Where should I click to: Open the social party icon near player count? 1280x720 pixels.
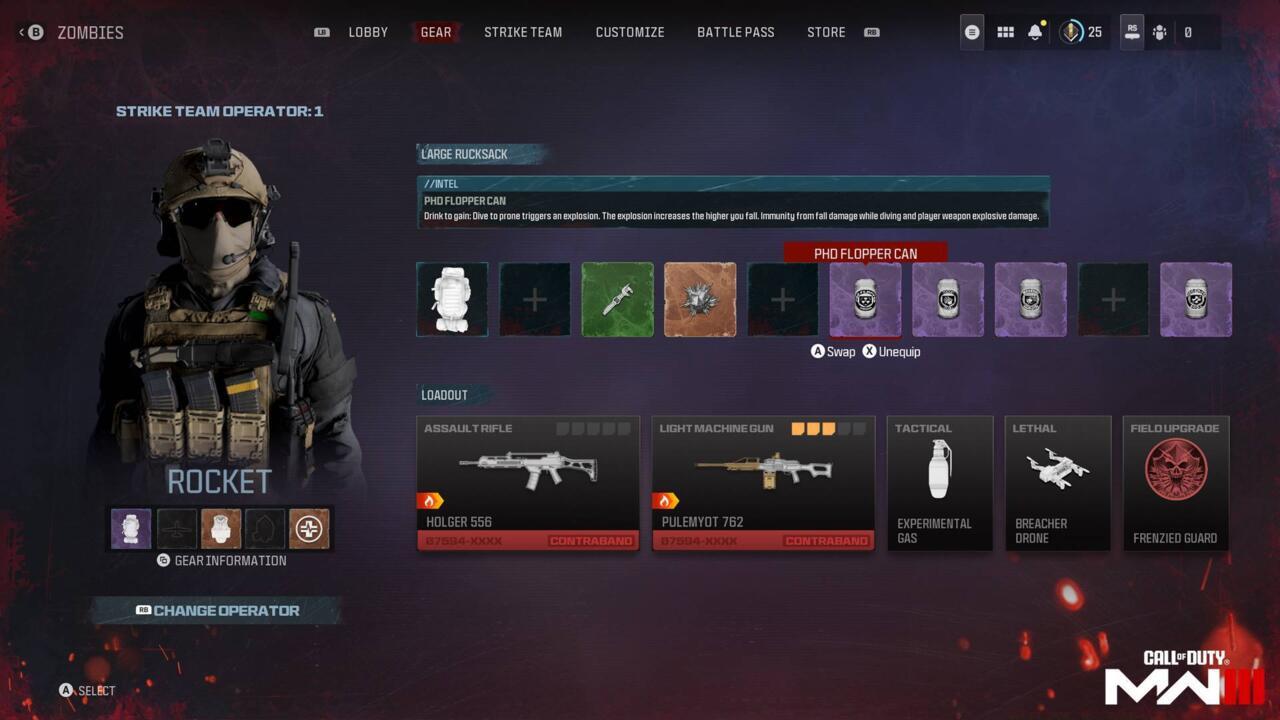[1161, 31]
